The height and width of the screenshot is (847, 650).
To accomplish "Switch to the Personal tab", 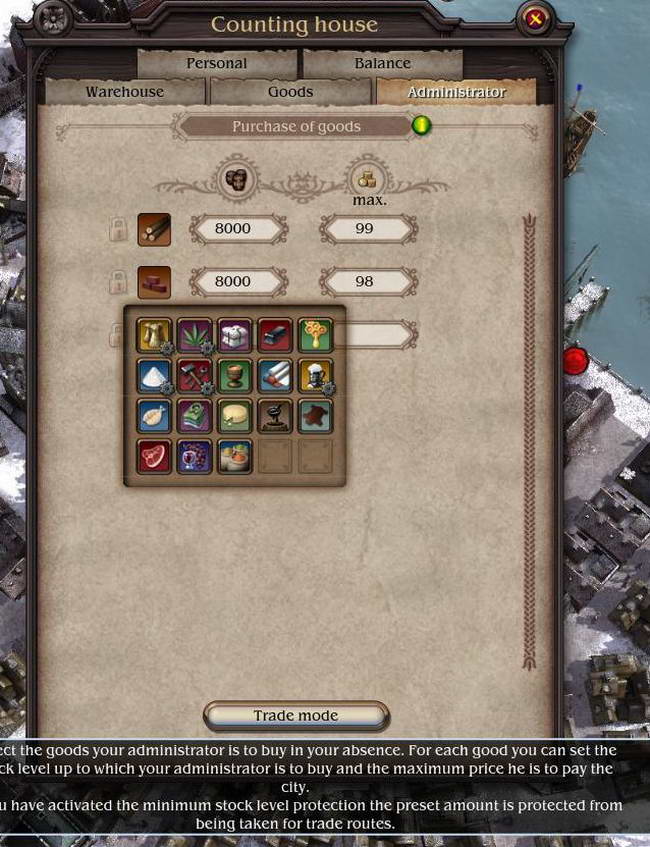I will (216, 63).
